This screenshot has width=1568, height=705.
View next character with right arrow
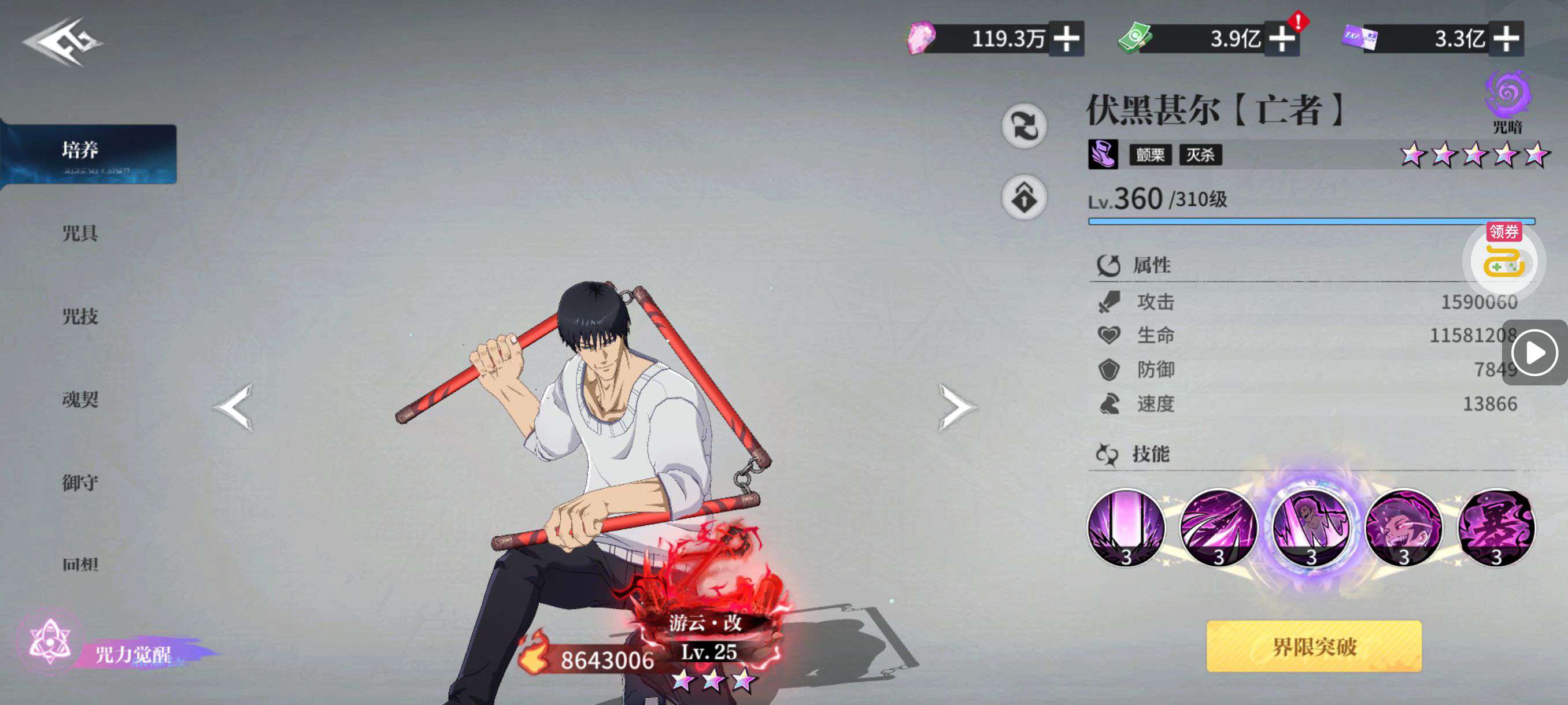956,407
